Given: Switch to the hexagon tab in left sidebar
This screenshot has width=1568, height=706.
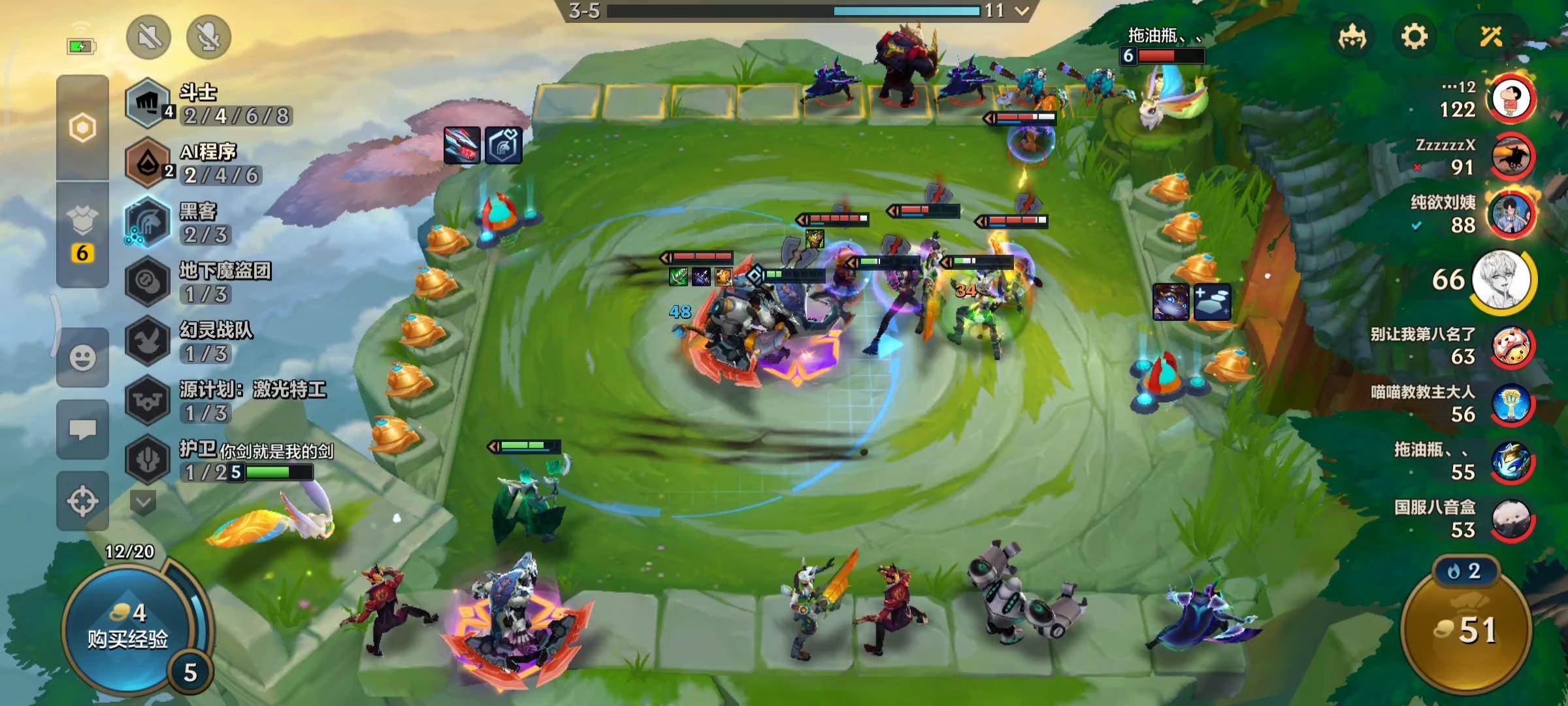Looking at the screenshot, I should pyautogui.click(x=82, y=127).
